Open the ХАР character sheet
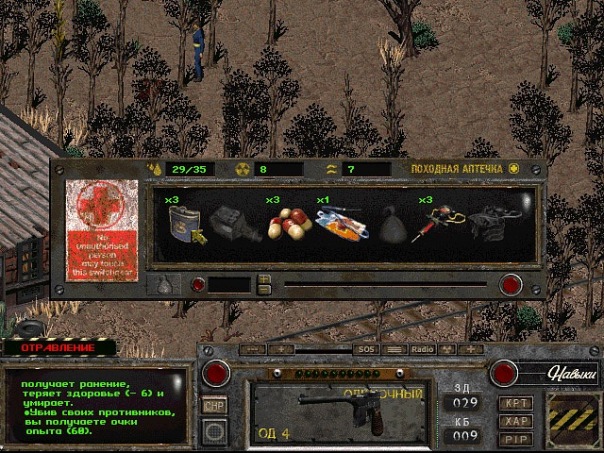 coord(515,421)
